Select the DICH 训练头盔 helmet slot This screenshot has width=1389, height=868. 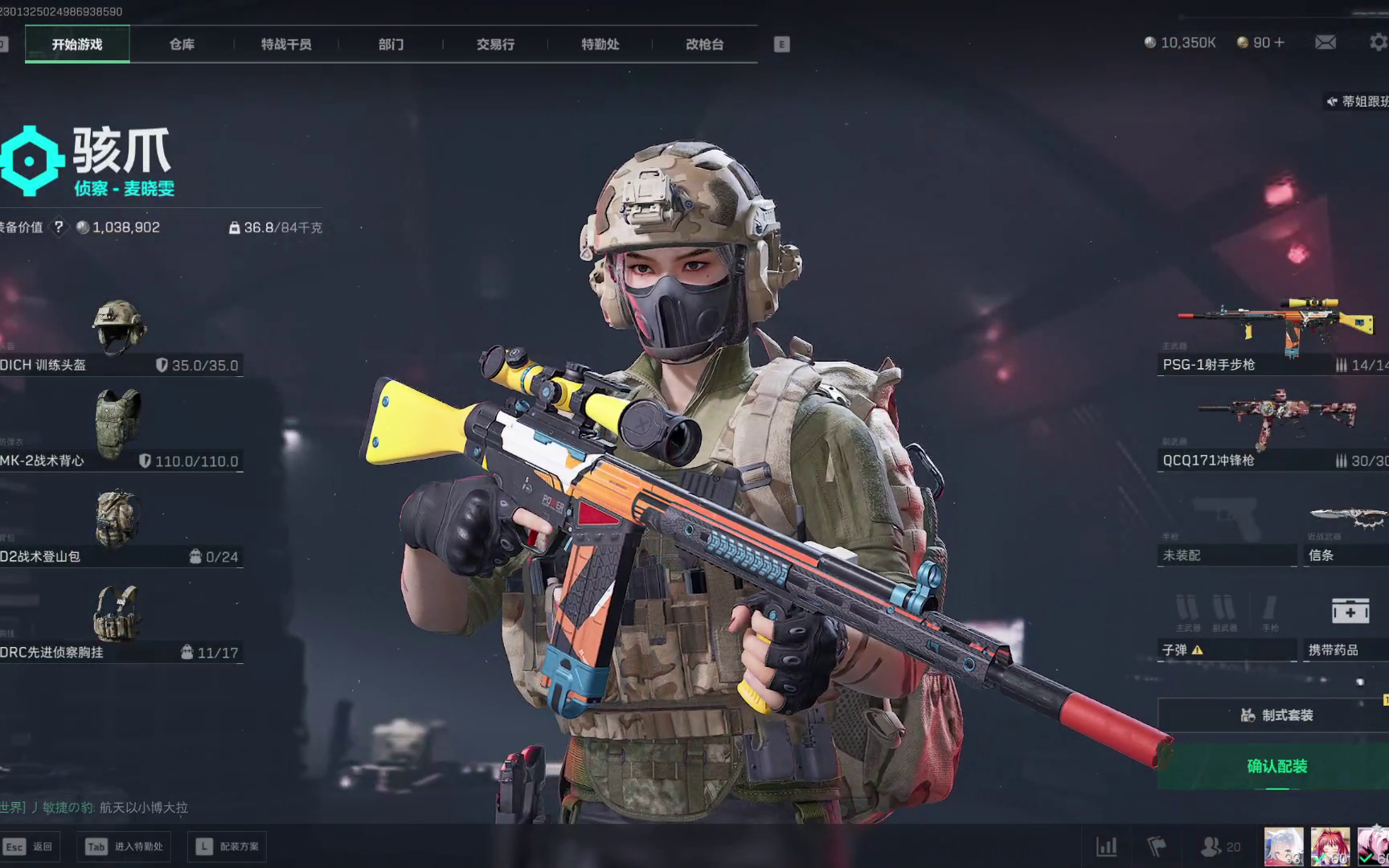(x=119, y=336)
